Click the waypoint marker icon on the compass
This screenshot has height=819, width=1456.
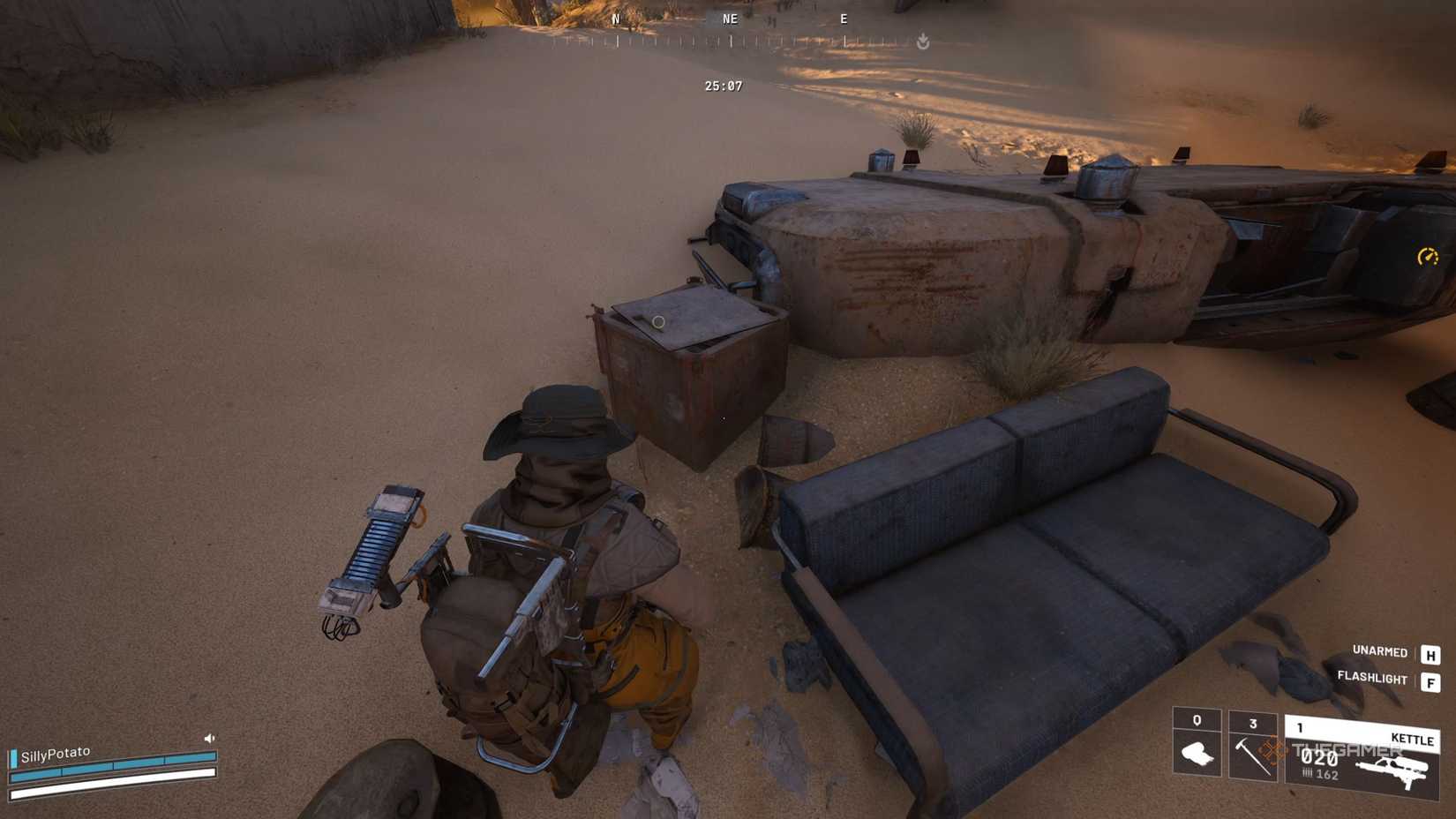[923, 41]
